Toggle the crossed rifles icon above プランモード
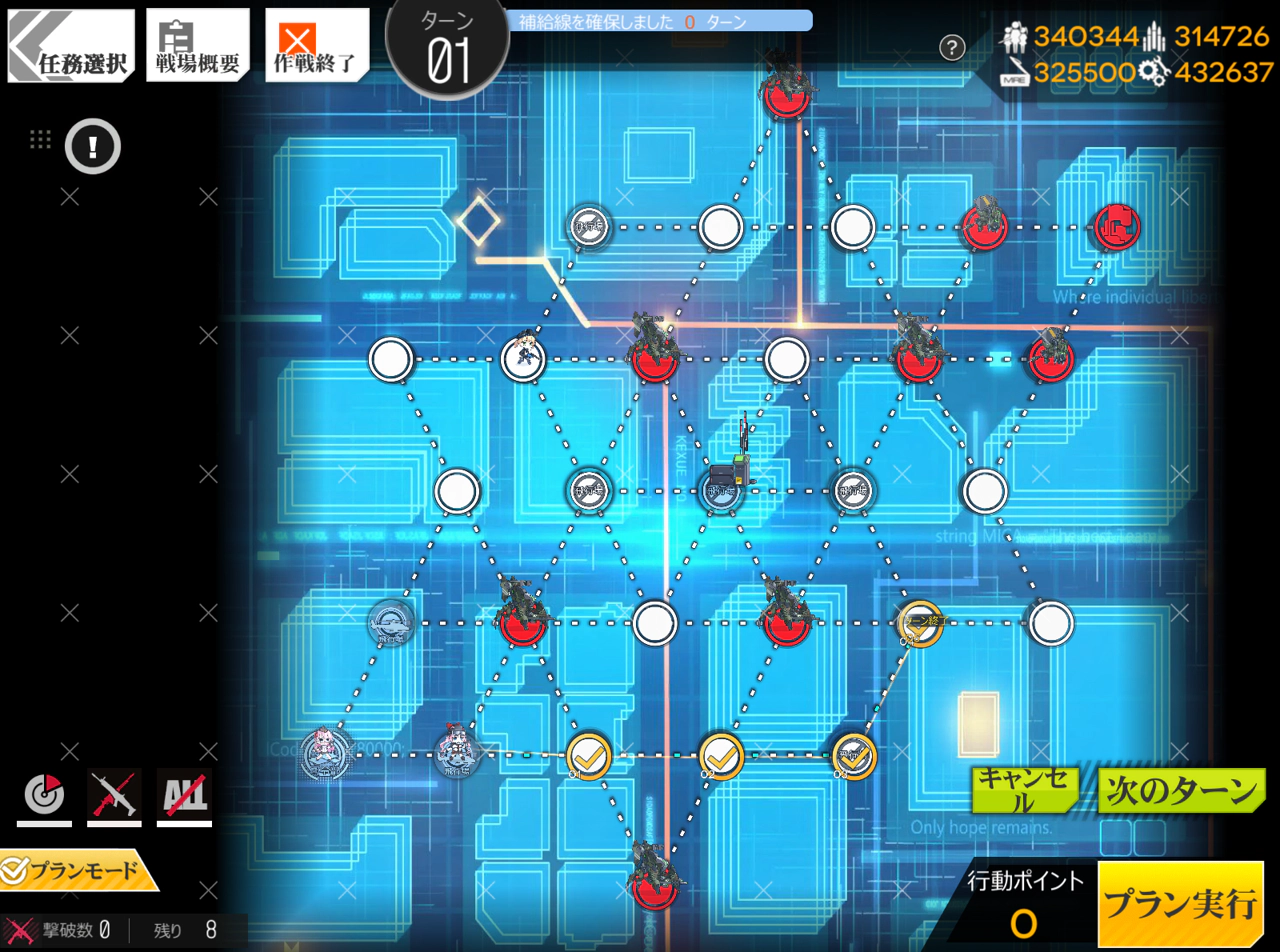This screenshot has height=952, width=1280. point(114,796)
